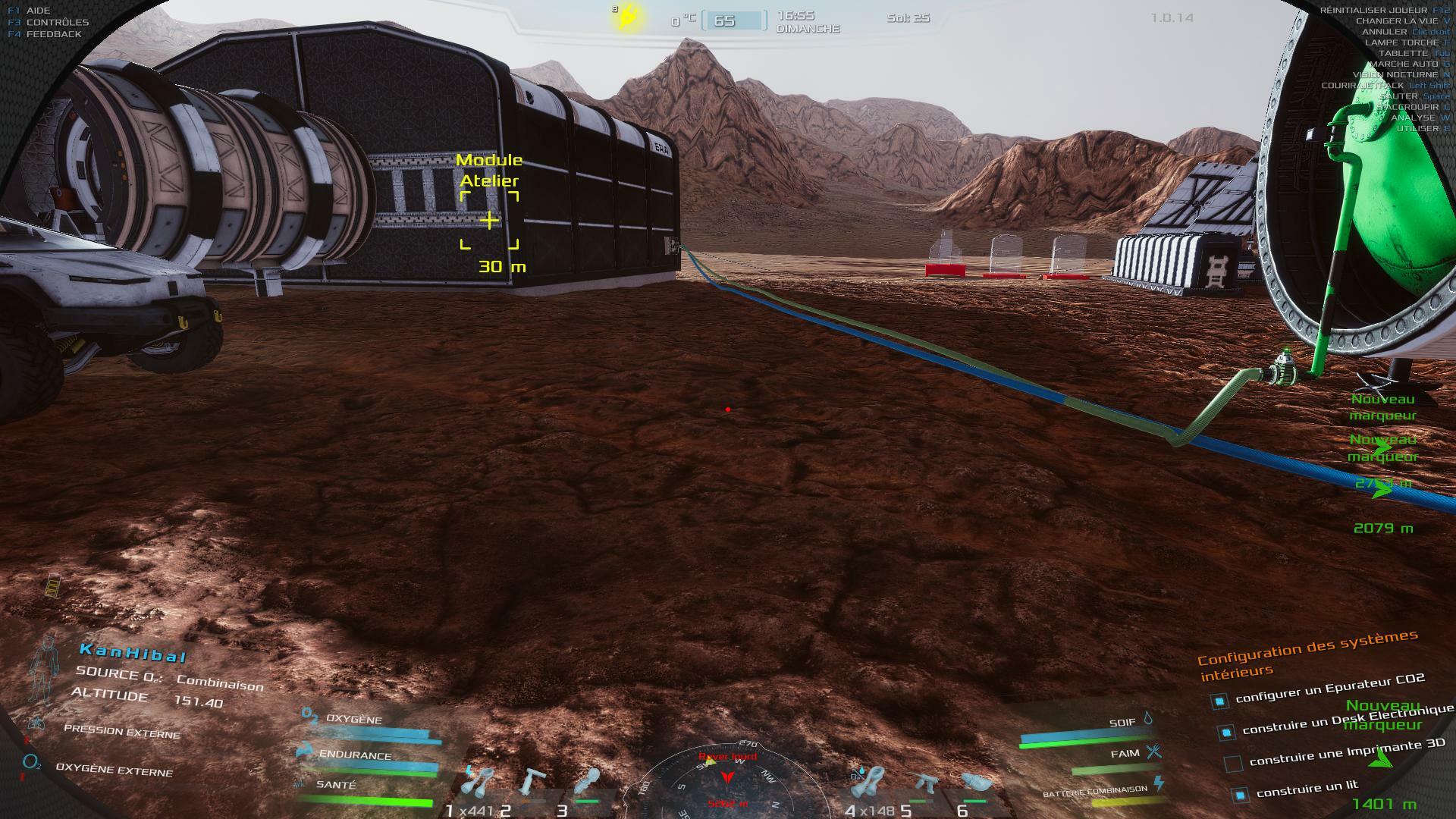Click the 'configurer un Epurateur CO2' objective checkbox
Screen dimensions: 1456x819
point(1219,701)
